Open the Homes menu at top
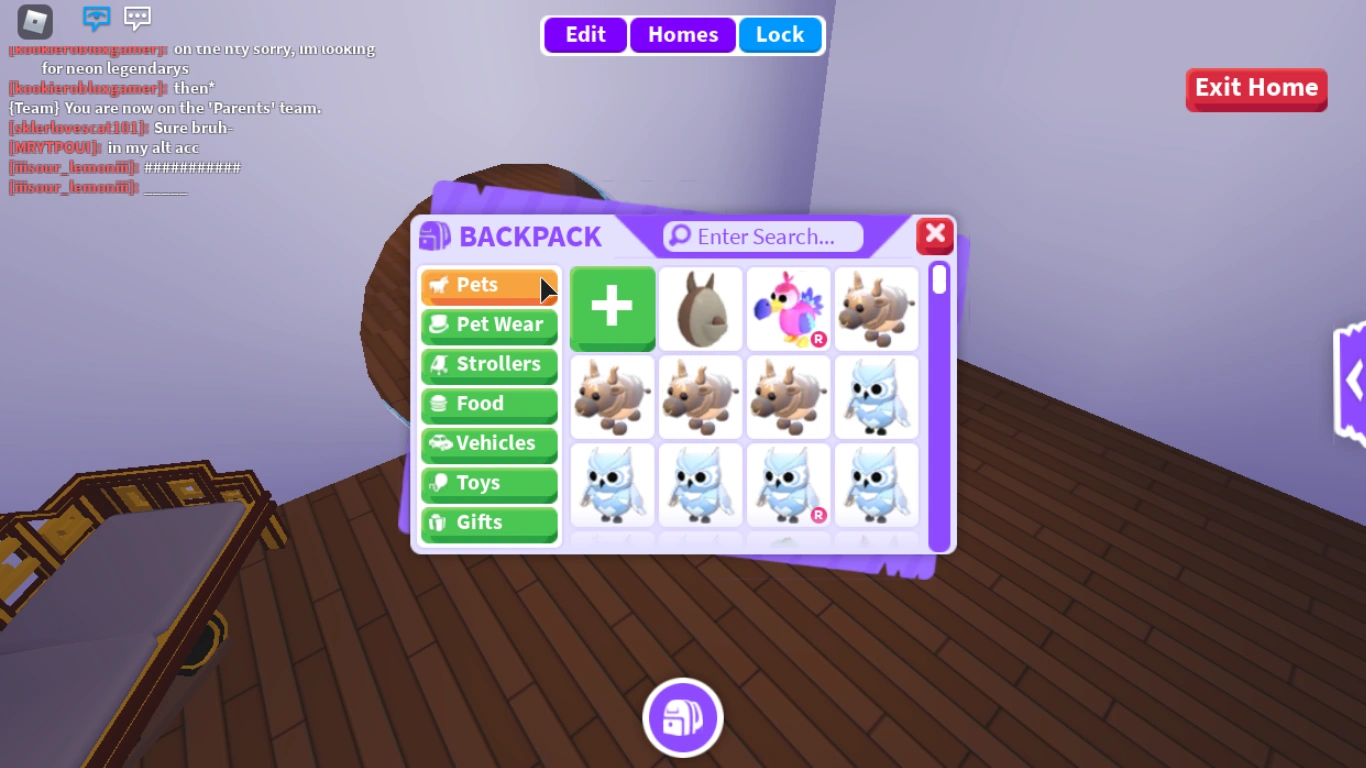Image resolution: width=1366 pixels, height=768 pixels. click(x=682, y=34)
